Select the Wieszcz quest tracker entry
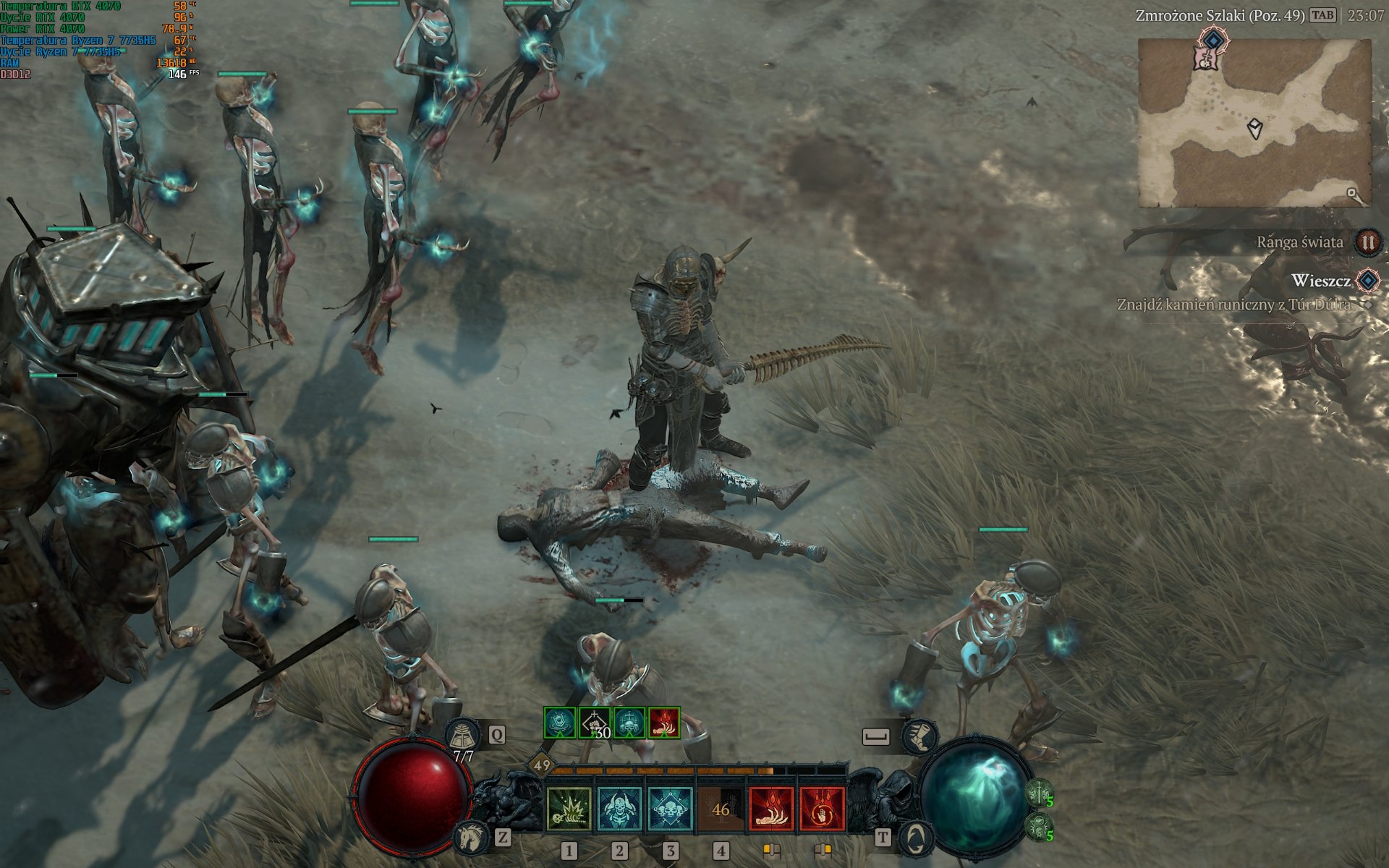 (1320, 281)
